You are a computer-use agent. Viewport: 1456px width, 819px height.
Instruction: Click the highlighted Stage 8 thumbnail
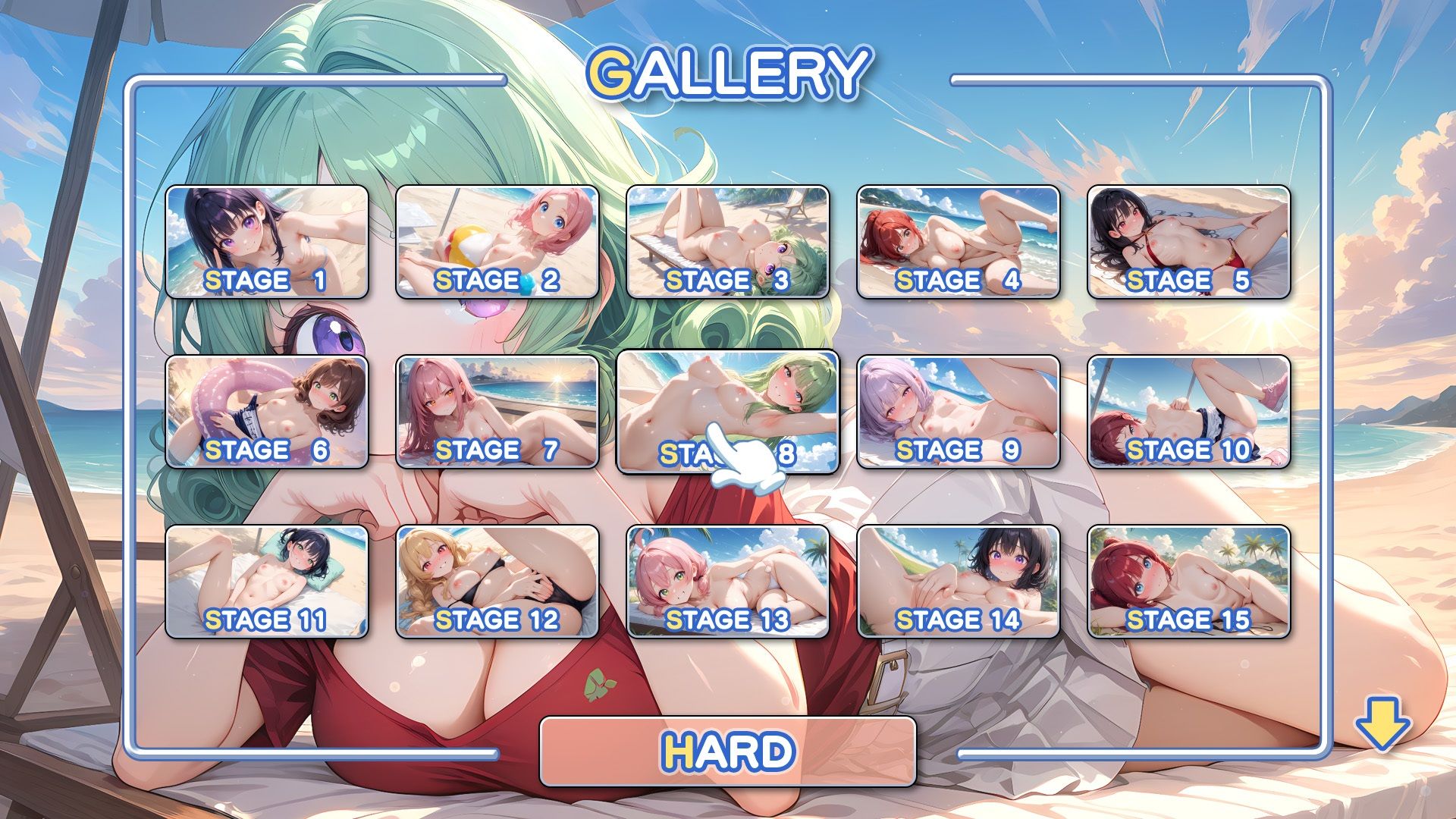[x=728, y=412]
